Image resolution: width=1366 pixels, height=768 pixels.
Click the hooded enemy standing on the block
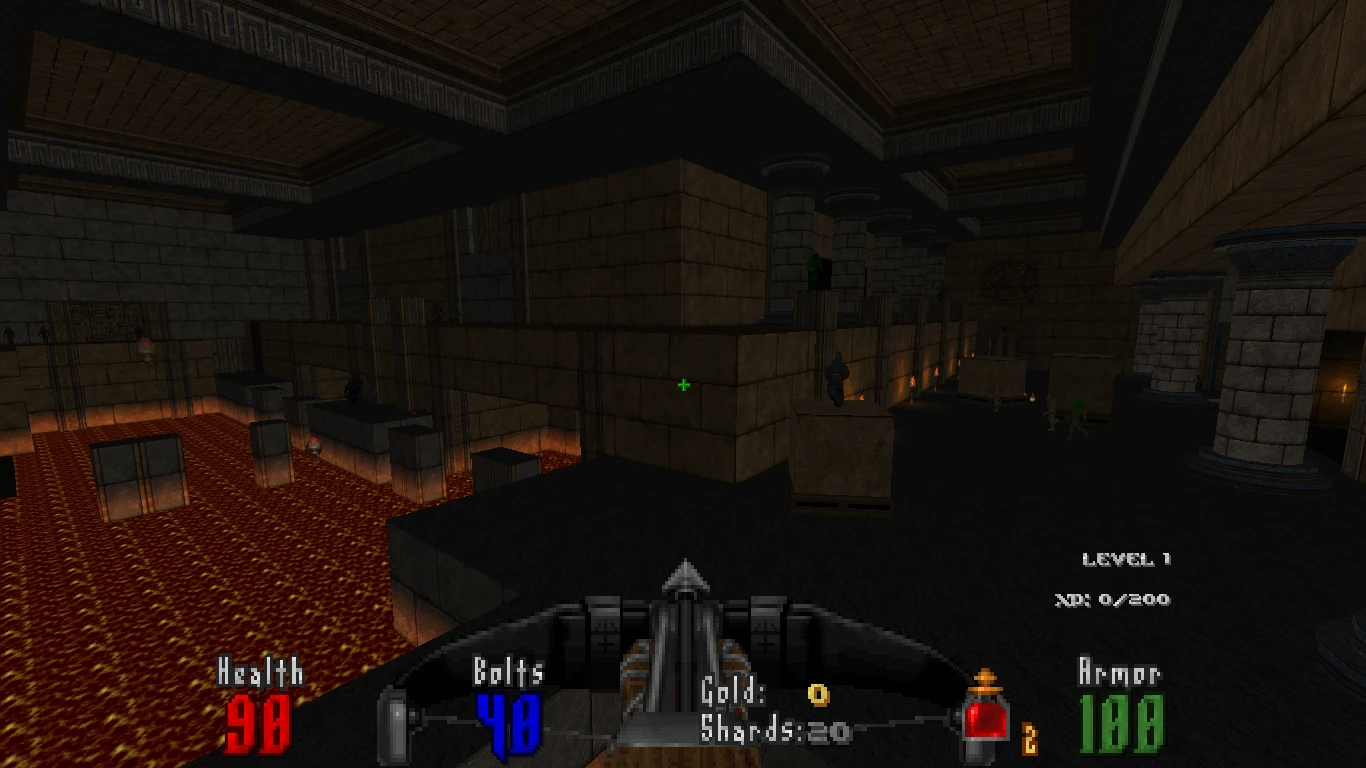click(x=836, y=377)
